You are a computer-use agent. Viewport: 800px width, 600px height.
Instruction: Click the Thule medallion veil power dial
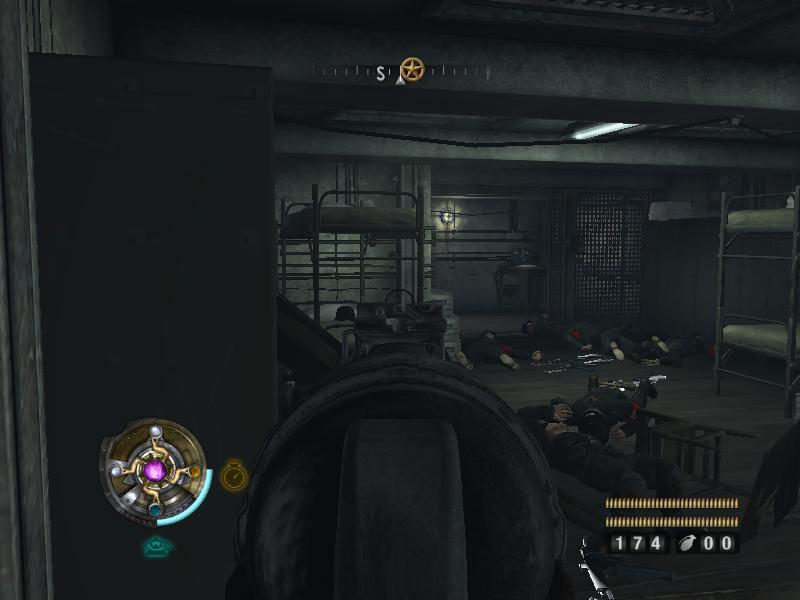pyautogui.click(x=154, y=469)
